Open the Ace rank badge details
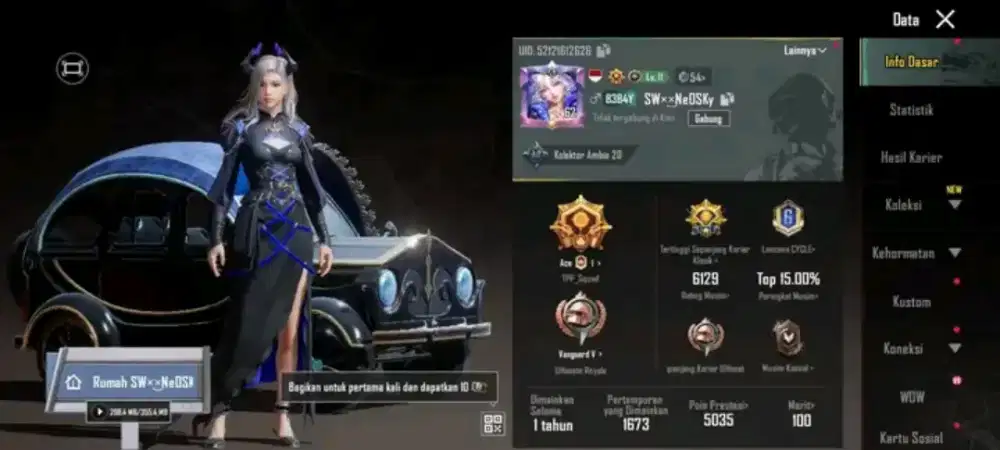The height and width of the screenshot is (450, 1000). [x=580, y=225]
